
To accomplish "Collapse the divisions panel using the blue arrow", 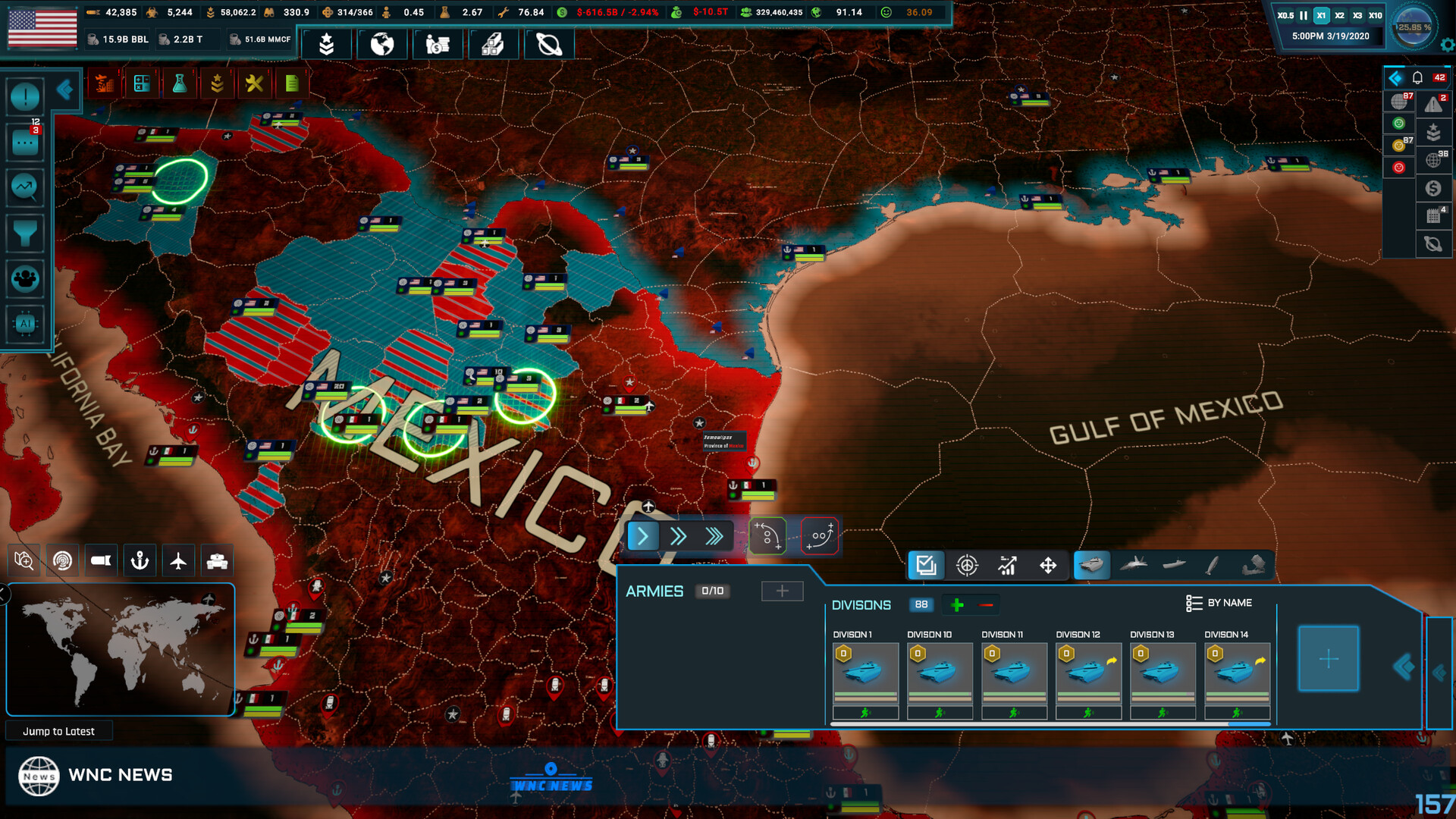I will (x=1404, y=667).
